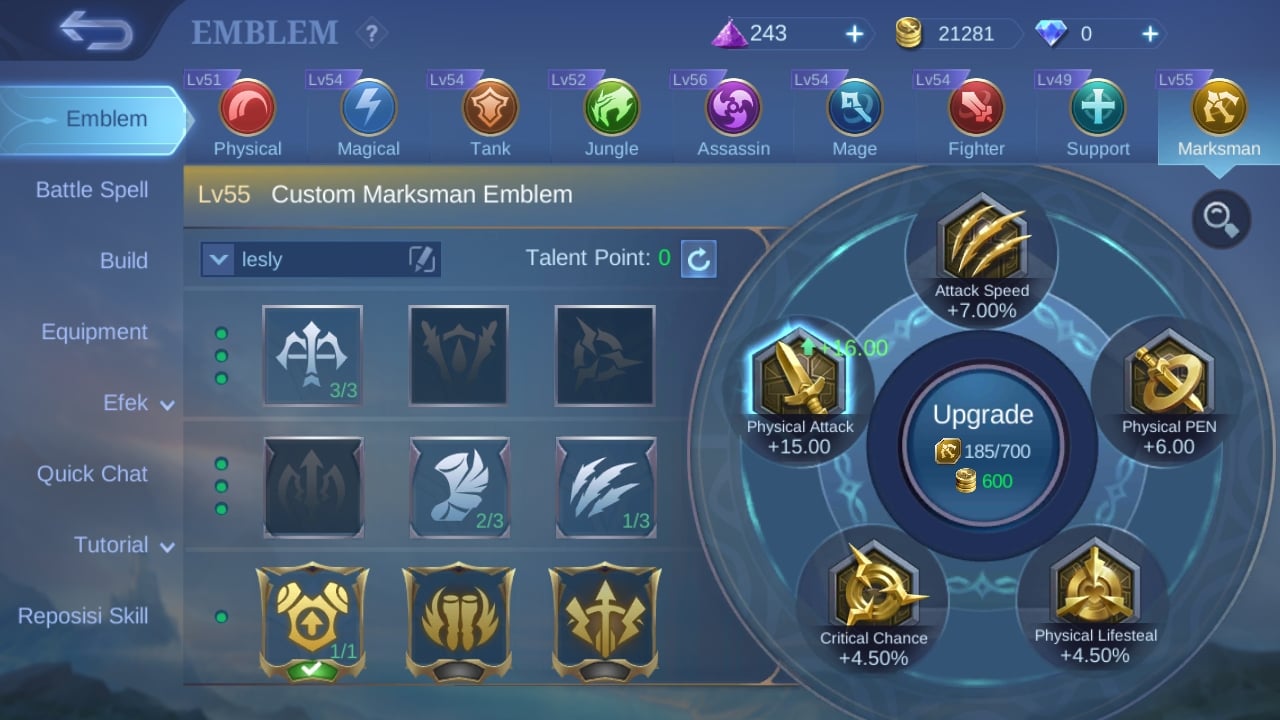Screen dimensions: 1280x720
Task: Open the Emblem help question mark
Action: click(372, 34)
